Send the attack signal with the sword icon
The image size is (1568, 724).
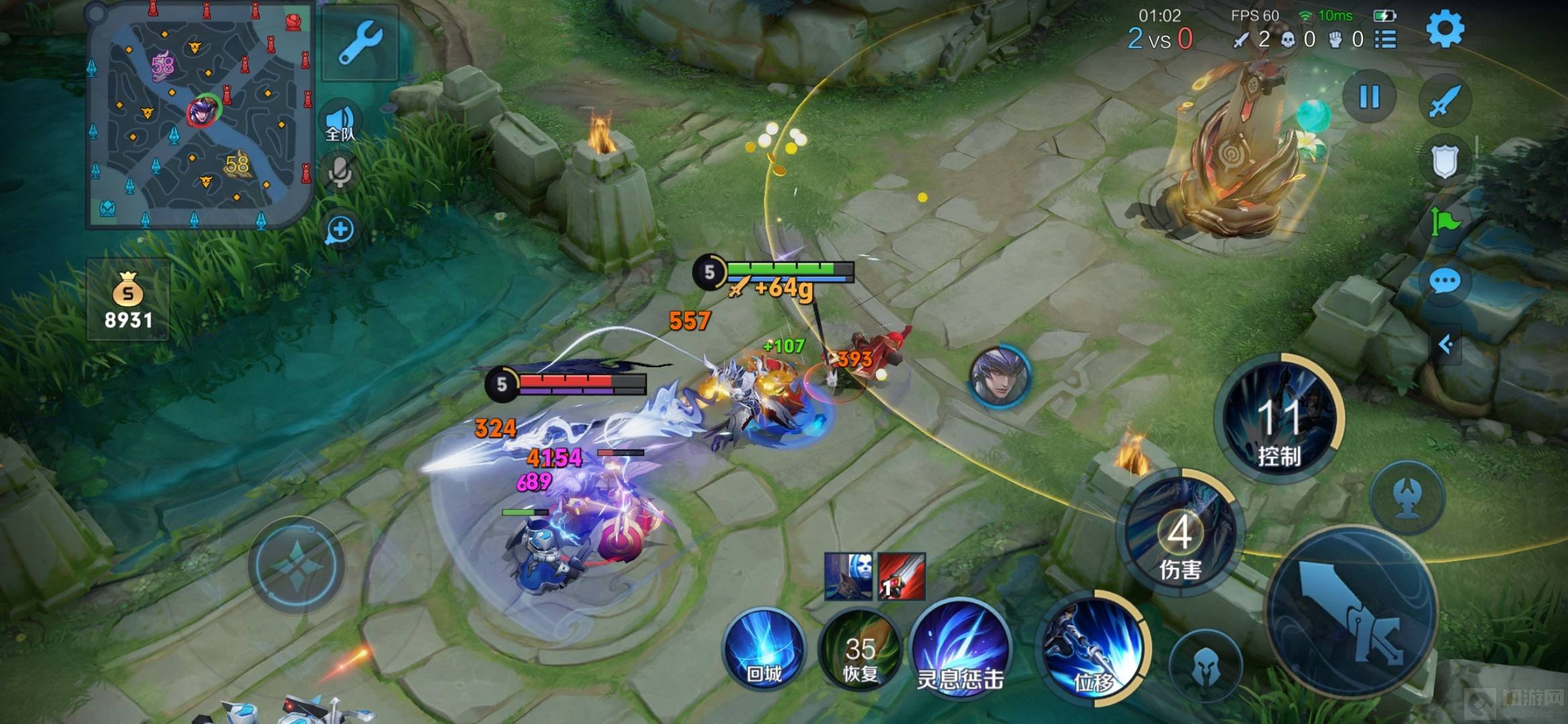click(x=1445, y=101)
